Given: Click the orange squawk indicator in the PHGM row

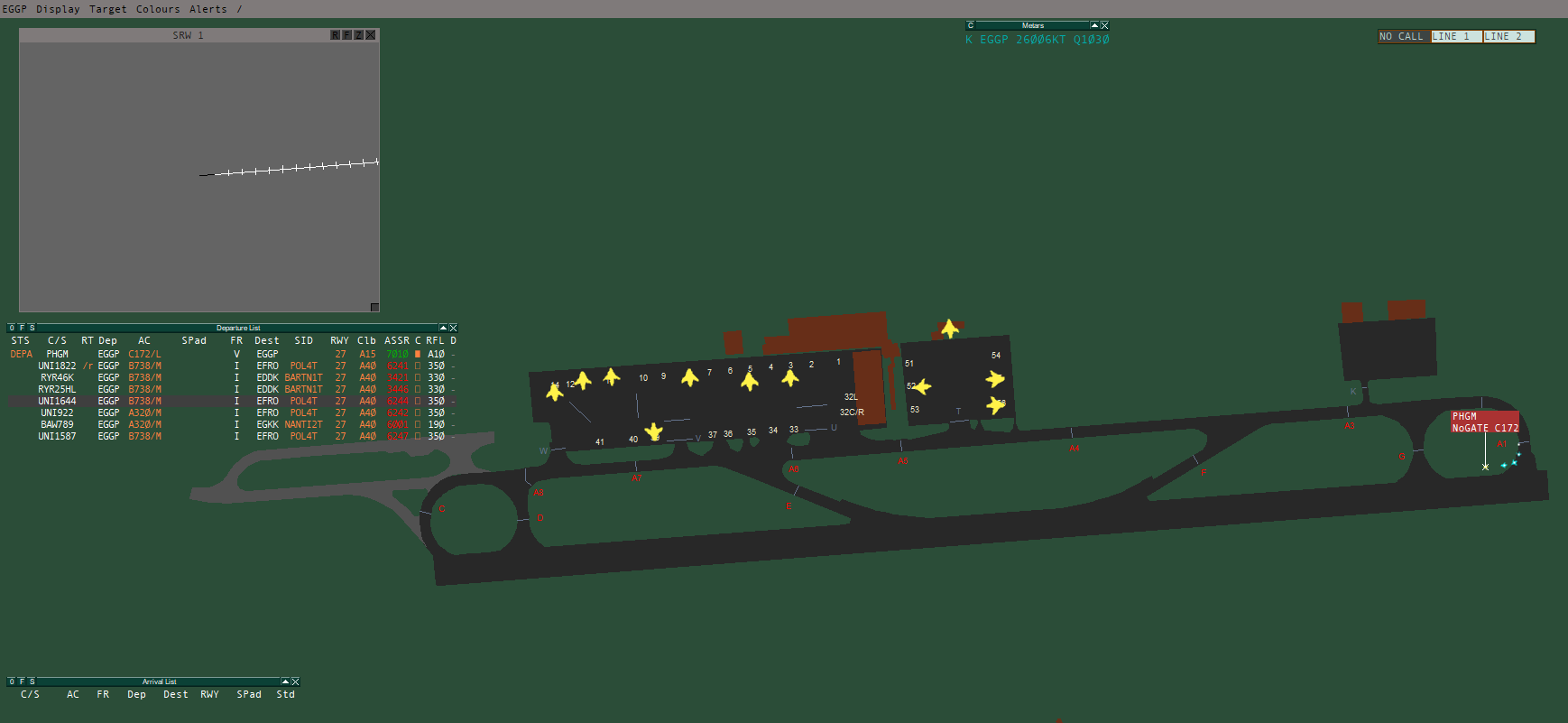Looking at the screenshot, I should click(418, 354).
